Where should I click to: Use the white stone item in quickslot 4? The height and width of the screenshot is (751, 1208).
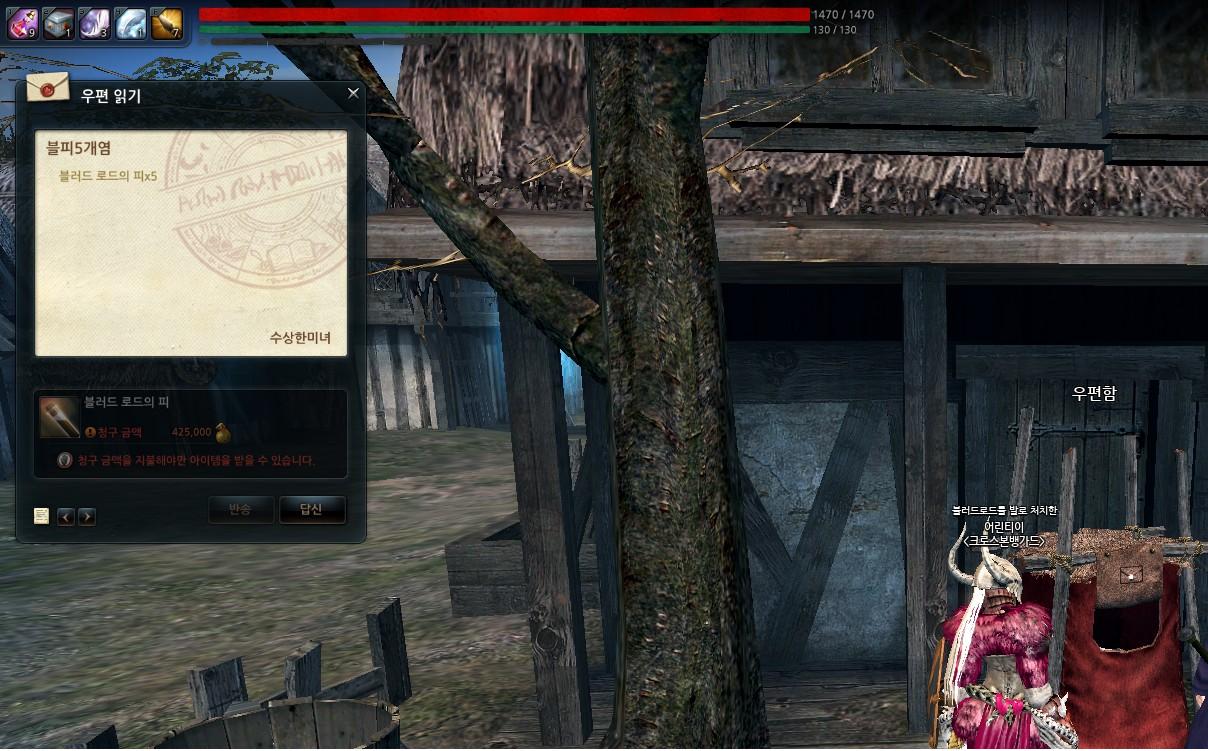[x=131, y=24]
